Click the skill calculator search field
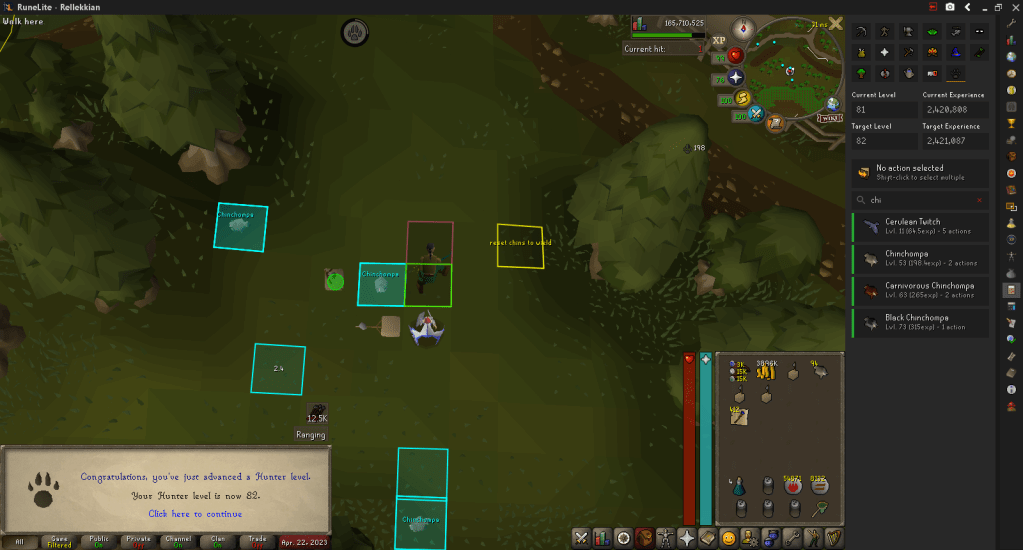The height and width of the screenshot is (550, 1023). click(920, 200)
